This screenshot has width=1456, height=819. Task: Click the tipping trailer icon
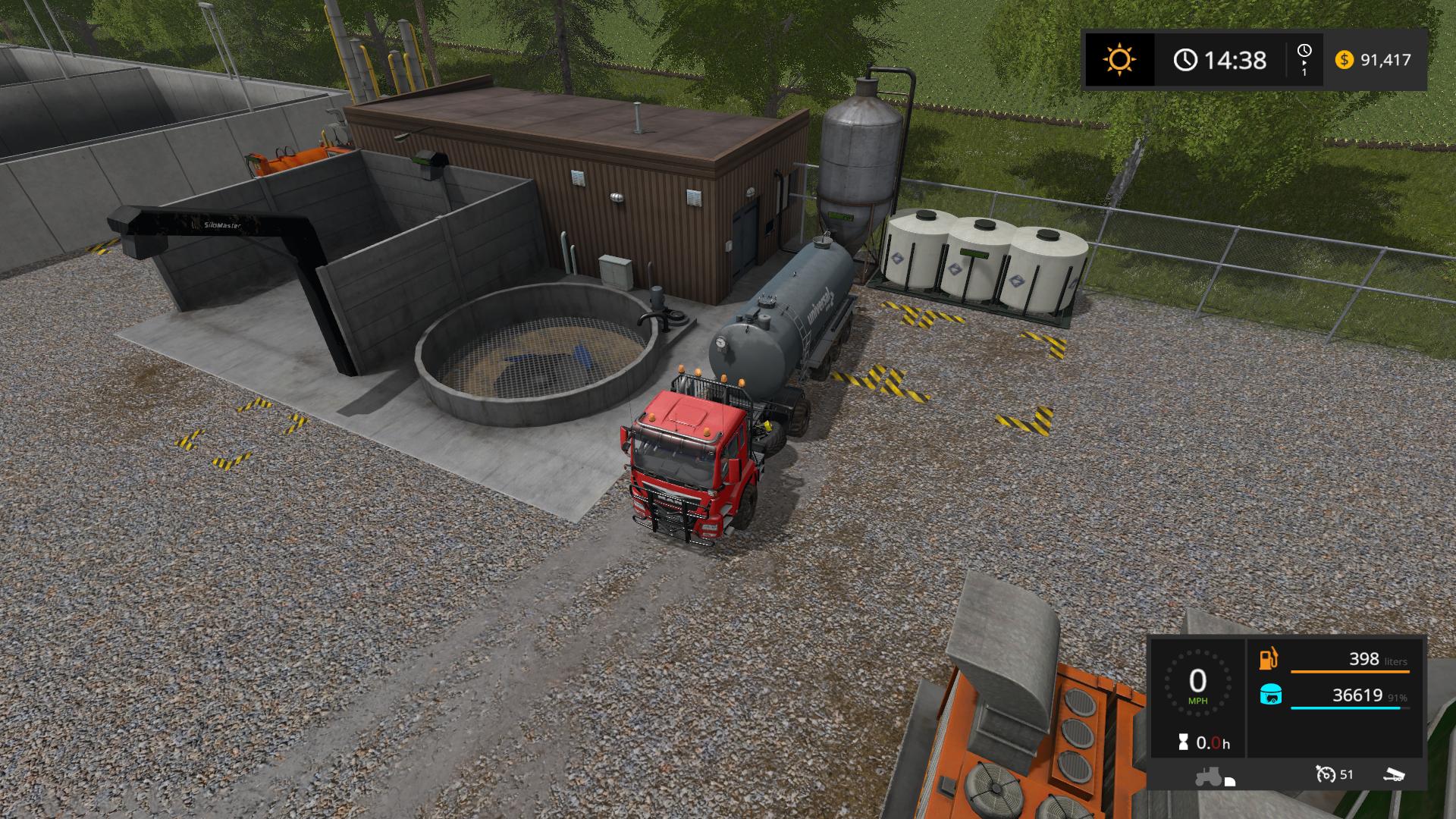1394,774
